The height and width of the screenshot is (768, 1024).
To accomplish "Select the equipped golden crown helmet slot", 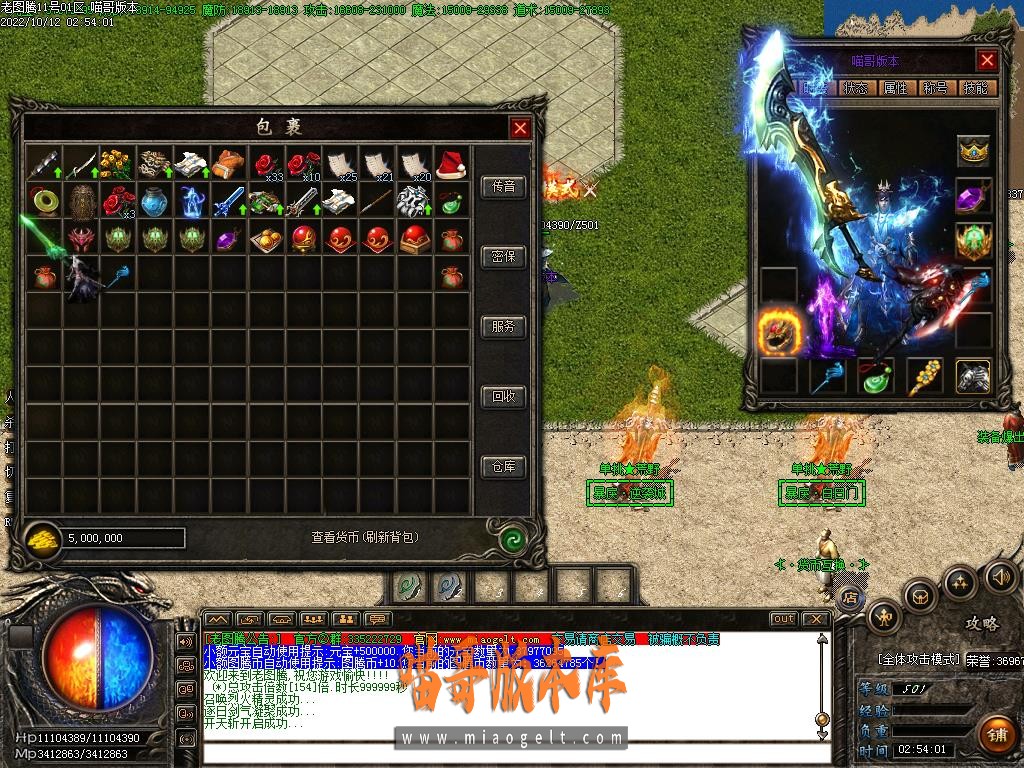I will pyautogui.click(x=974, y=151).
